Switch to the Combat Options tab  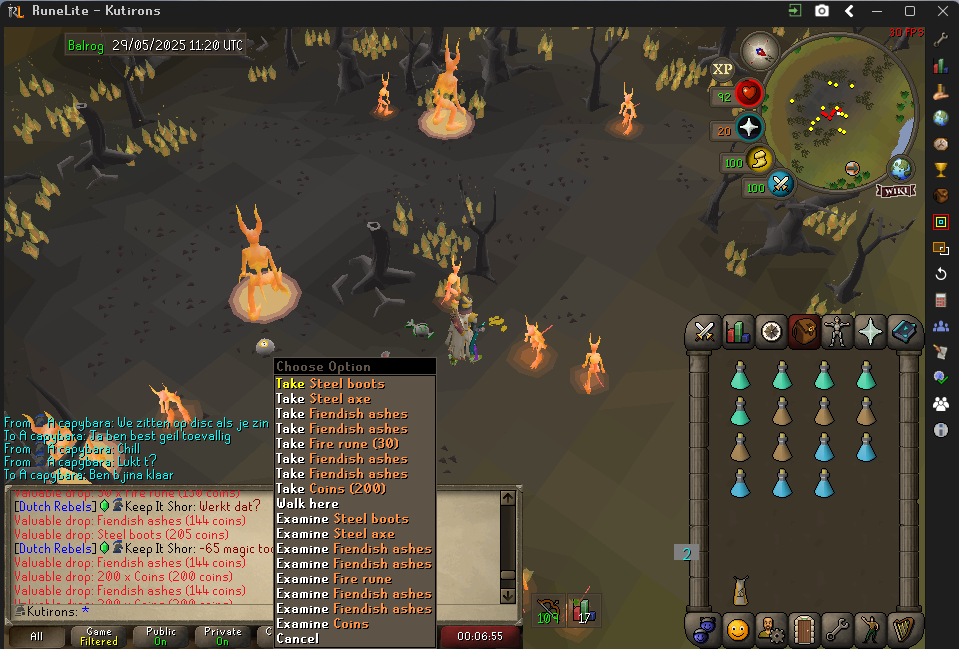click(x=704, y=330)
